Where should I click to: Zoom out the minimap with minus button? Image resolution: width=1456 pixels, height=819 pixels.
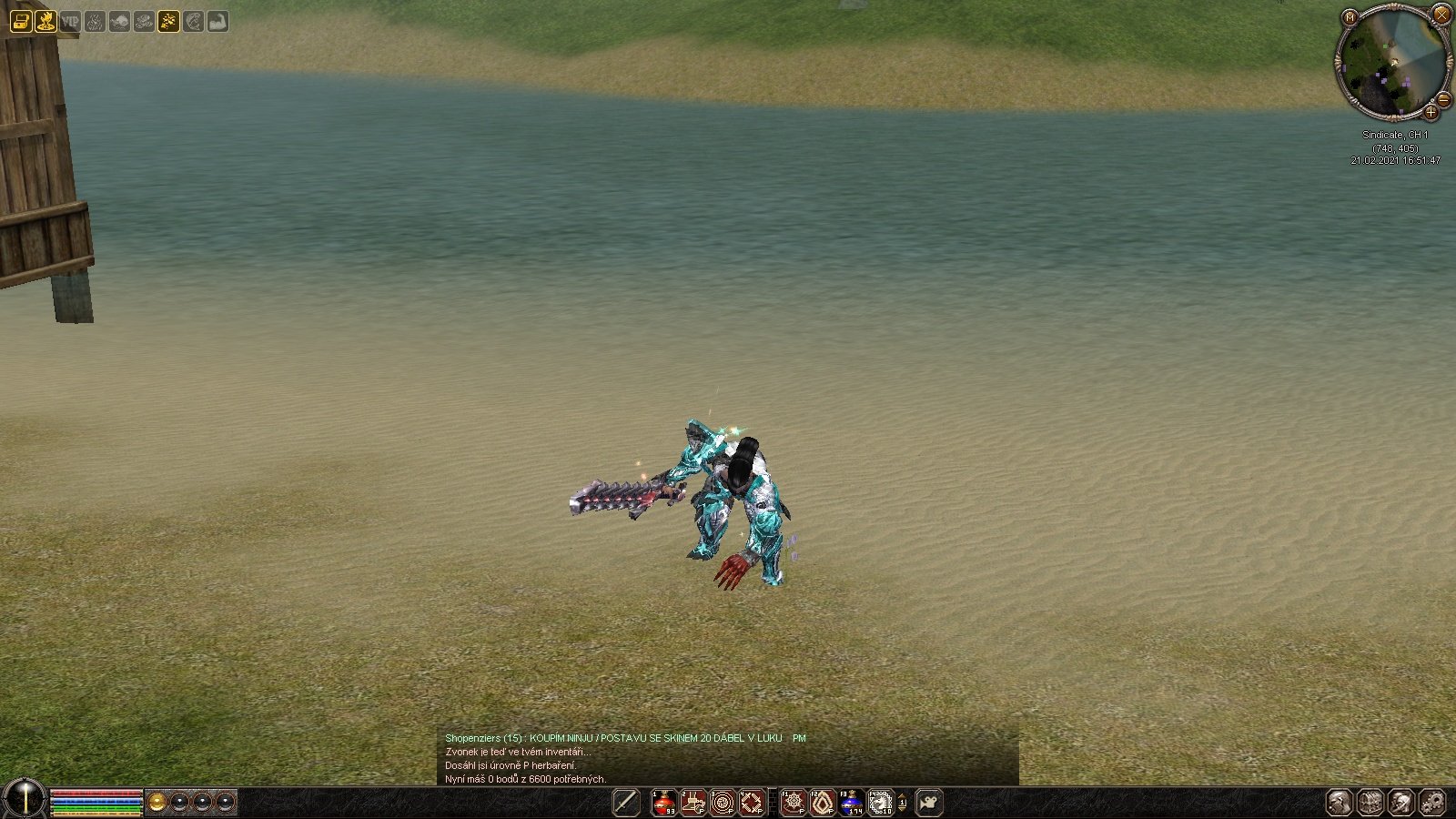(x=1444, y=98)
